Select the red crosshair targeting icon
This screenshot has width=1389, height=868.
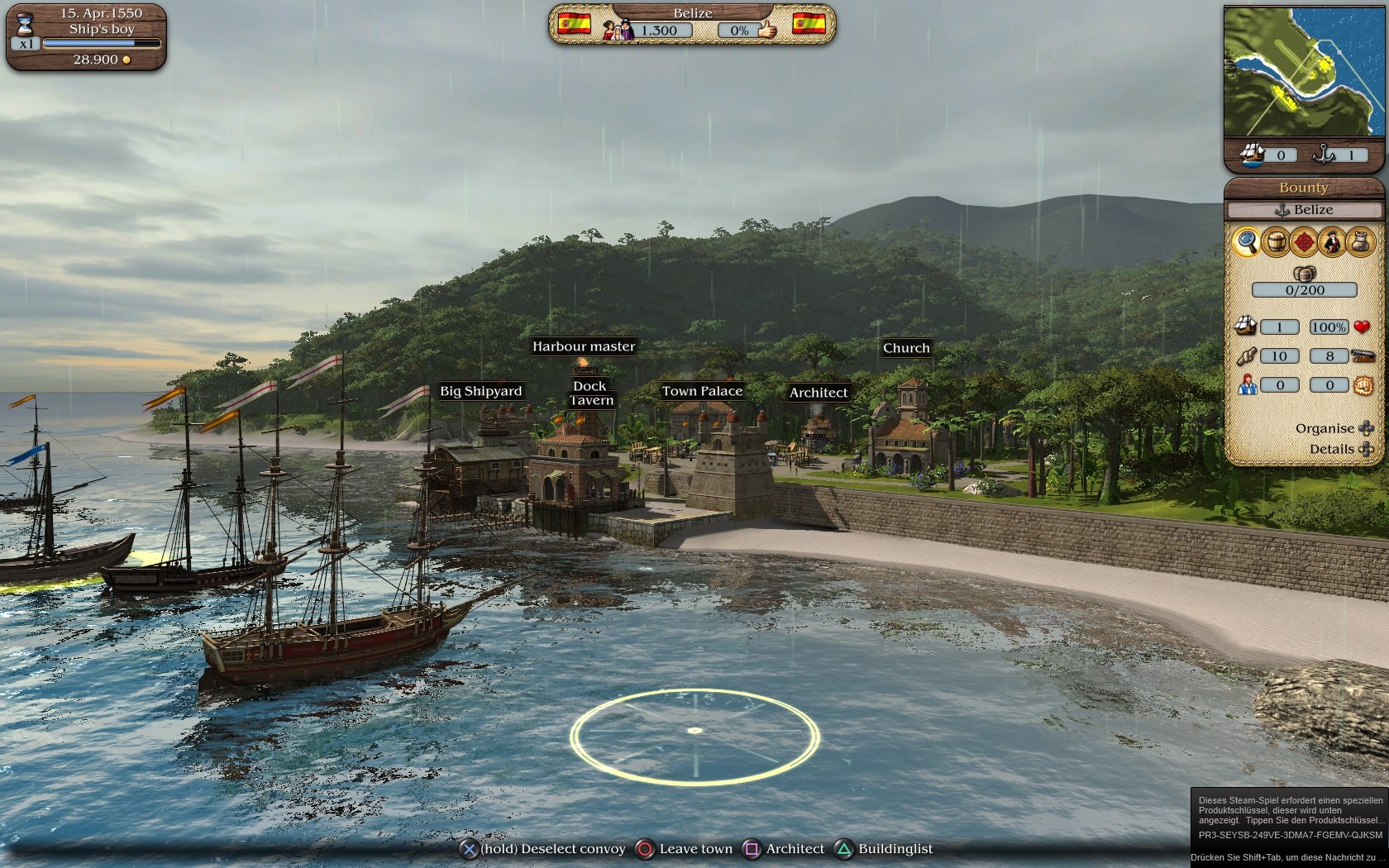[x=1306, y=241]
